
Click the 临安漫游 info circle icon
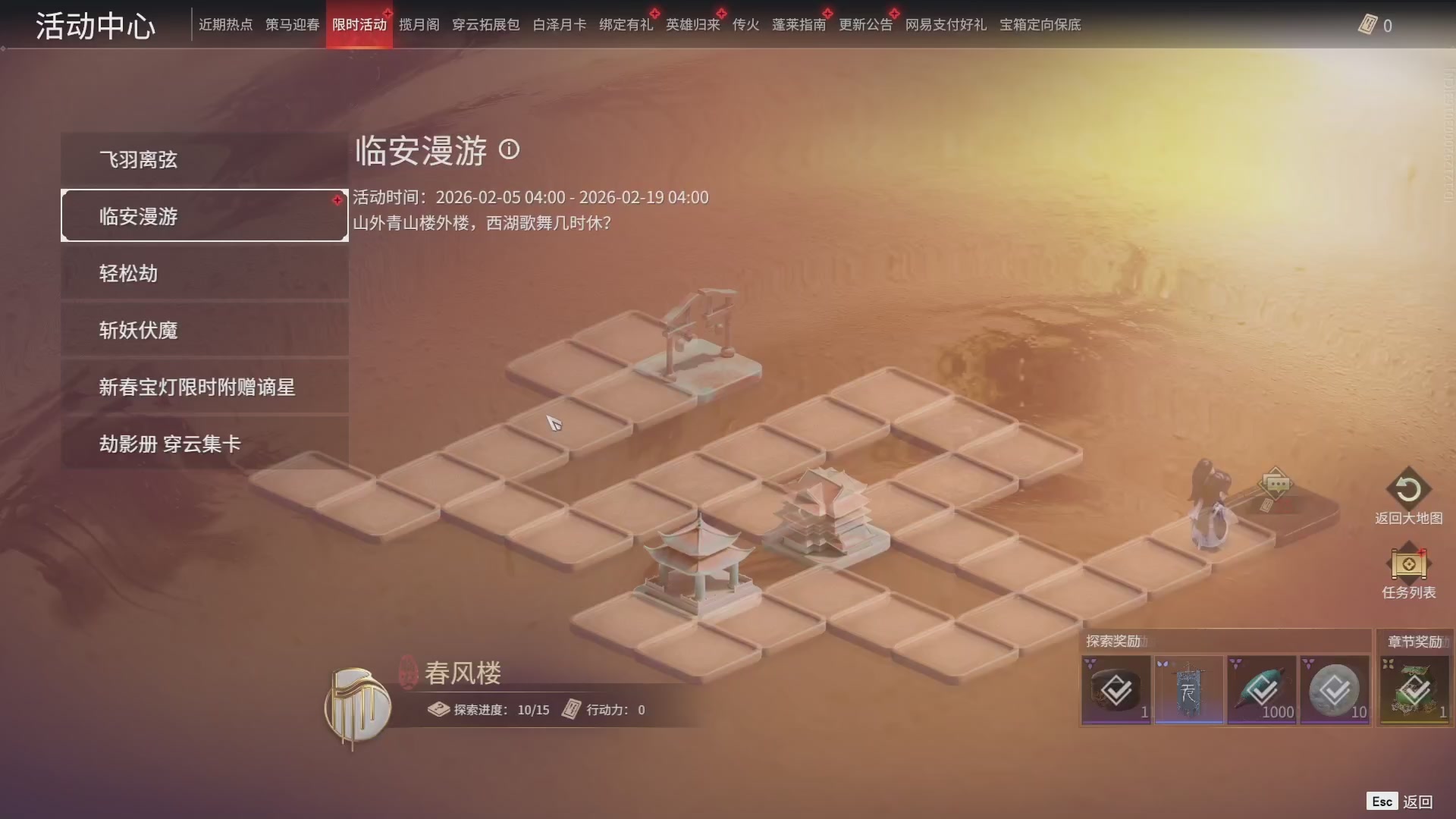(510, 150)
